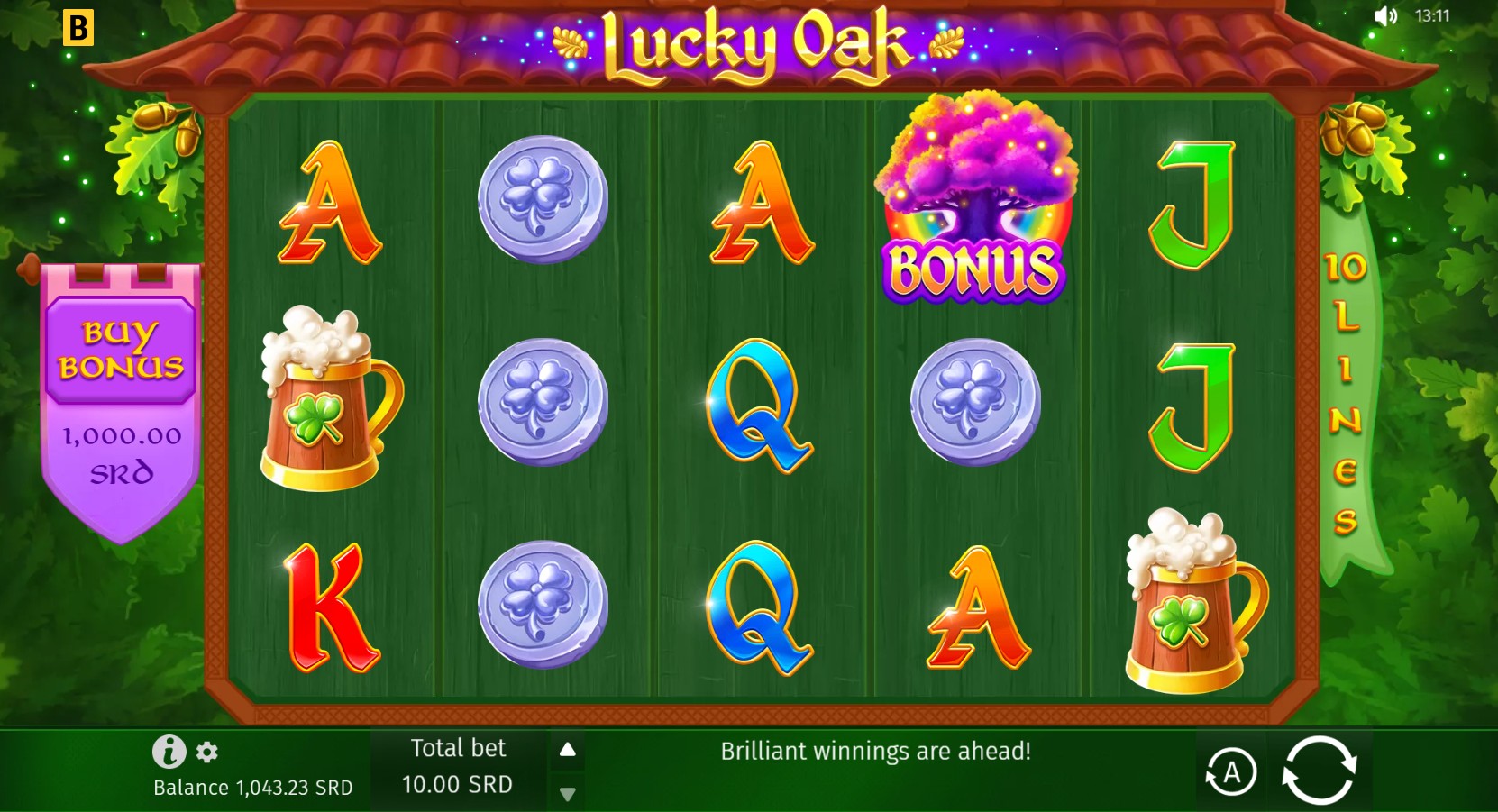This screenshot has height=812, width=1498.
Task: Increase the bet with the up arrow
Action: (567, 747)
